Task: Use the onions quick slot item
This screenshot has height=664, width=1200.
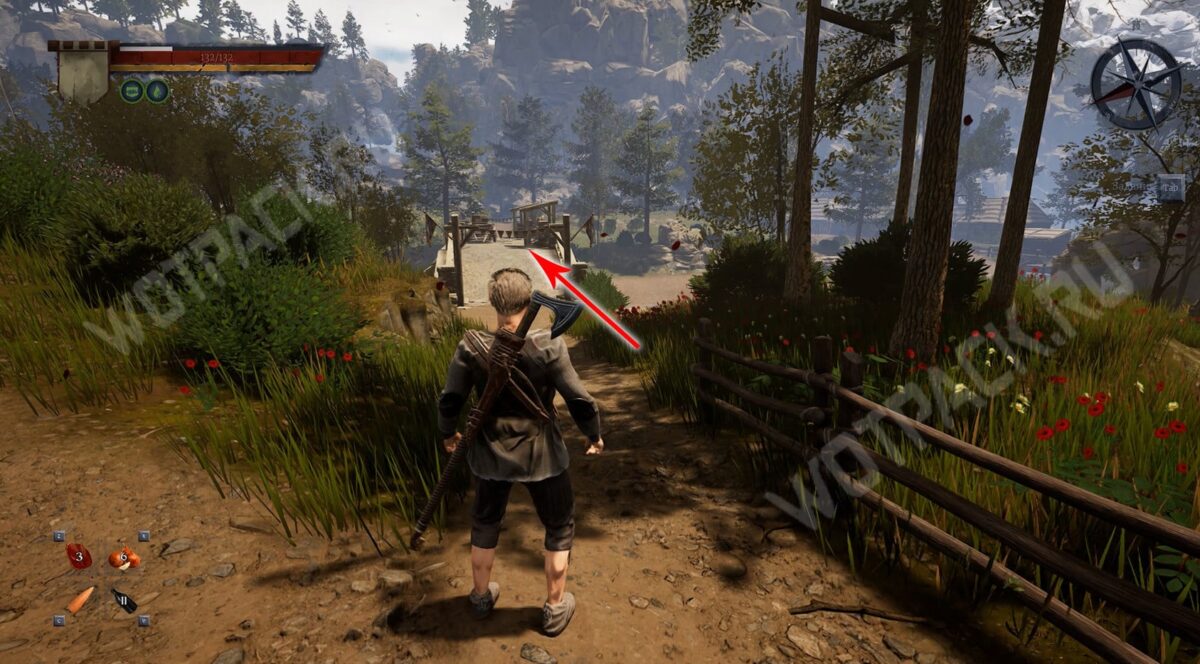Action: click(124, 558)
